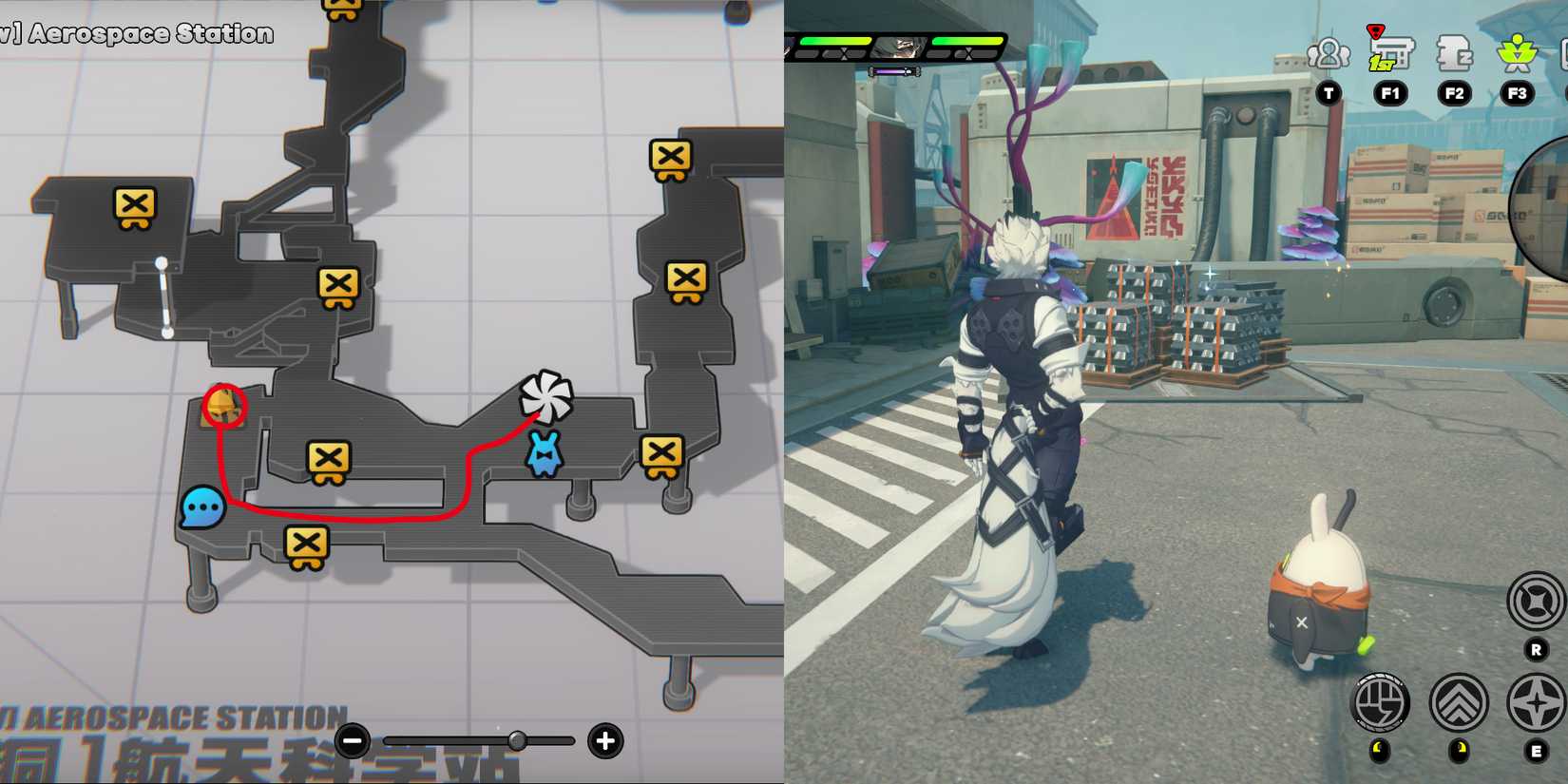Zoom in using the plus button
Image resolution: width=1568 pixels, height=784 pixels.
click(603, 741)
